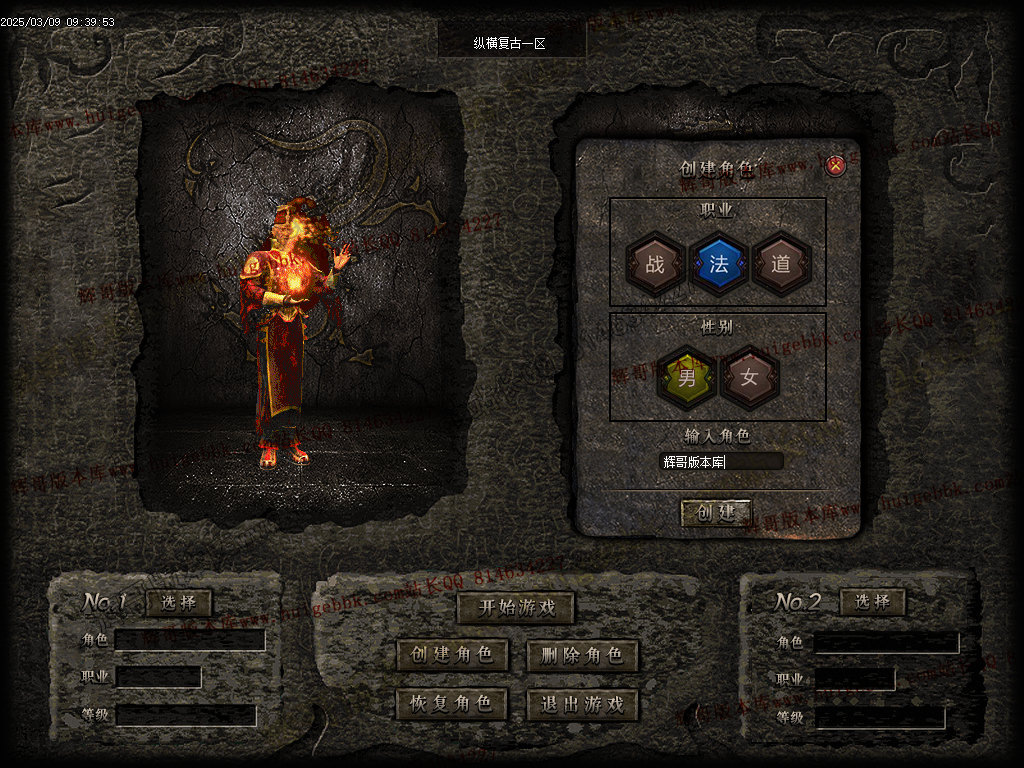Choose the Warrior (战) class hexagon

click(655, 264)
